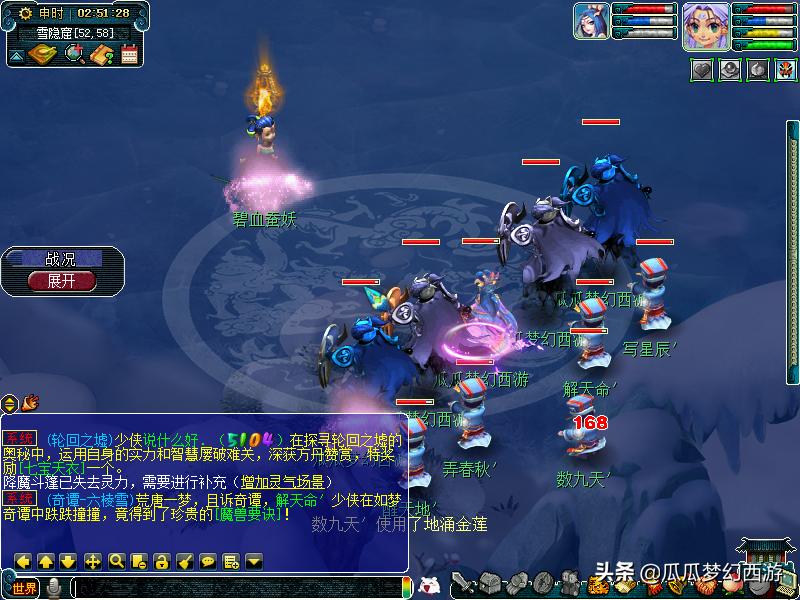This screenshot has width=800, height=600.
Task: Select the blue-haired pet portrait
Action: (590, 22)
